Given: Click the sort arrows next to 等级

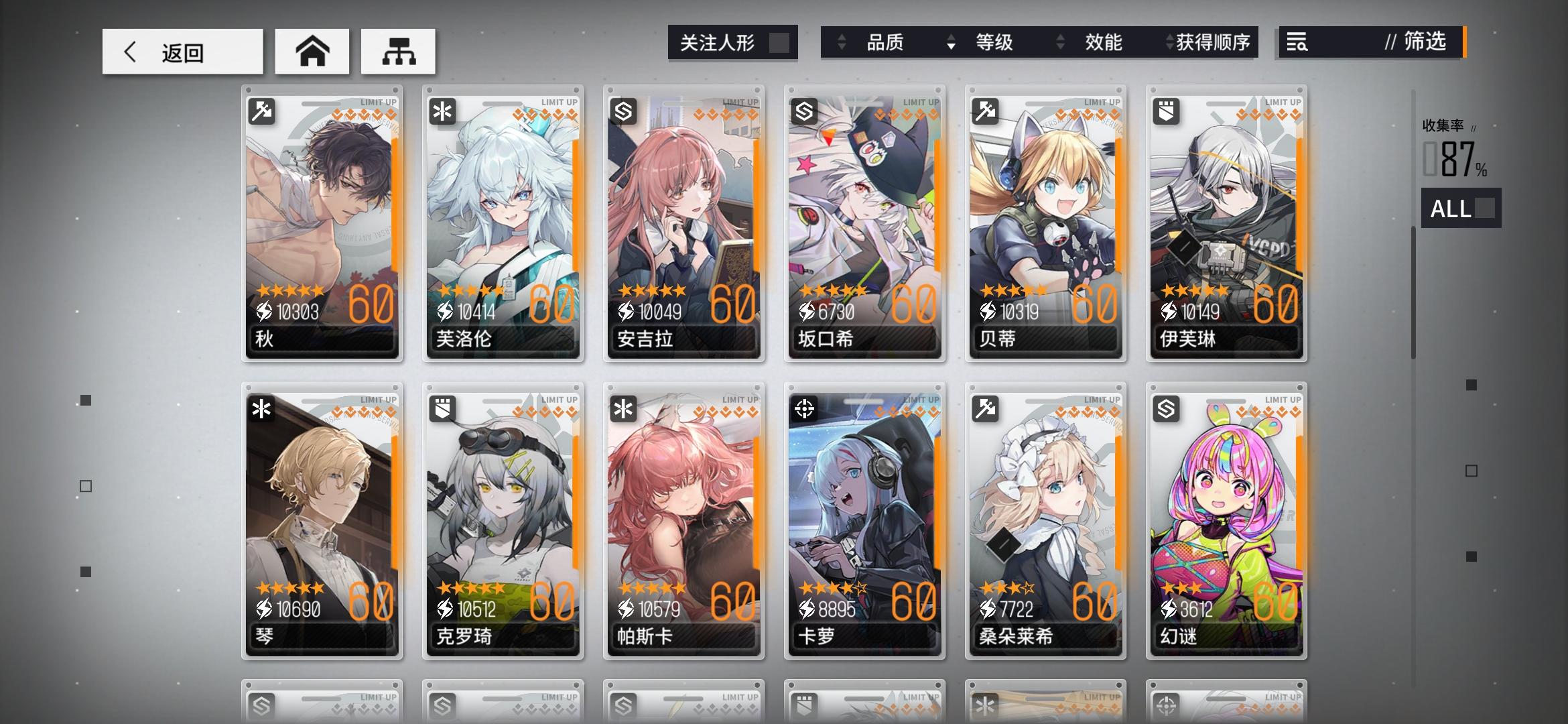Looking at the screenshot, I should point(952,42).
